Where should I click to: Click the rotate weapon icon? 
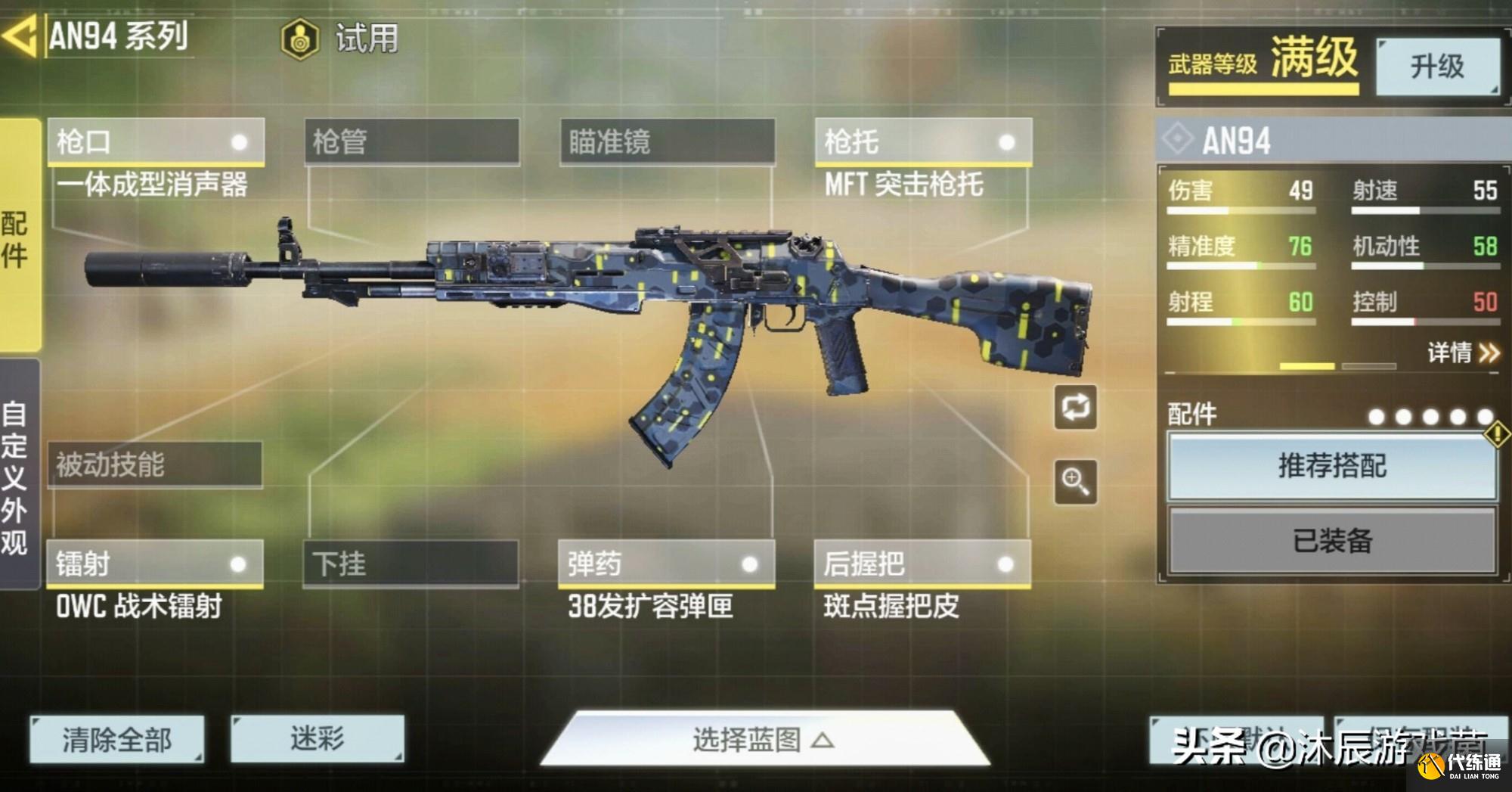[1075, 408]
